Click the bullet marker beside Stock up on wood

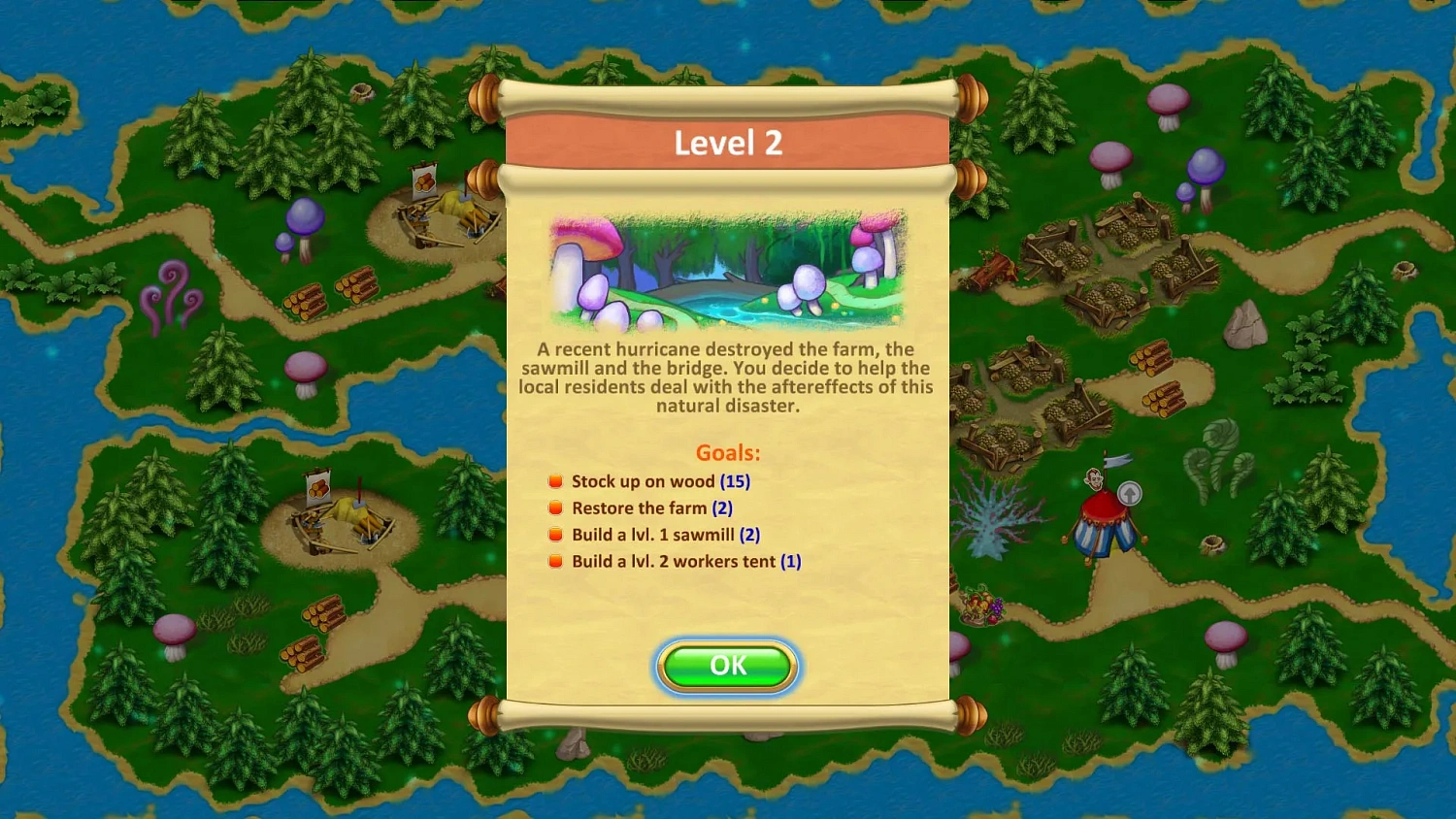tap(555, 479)
